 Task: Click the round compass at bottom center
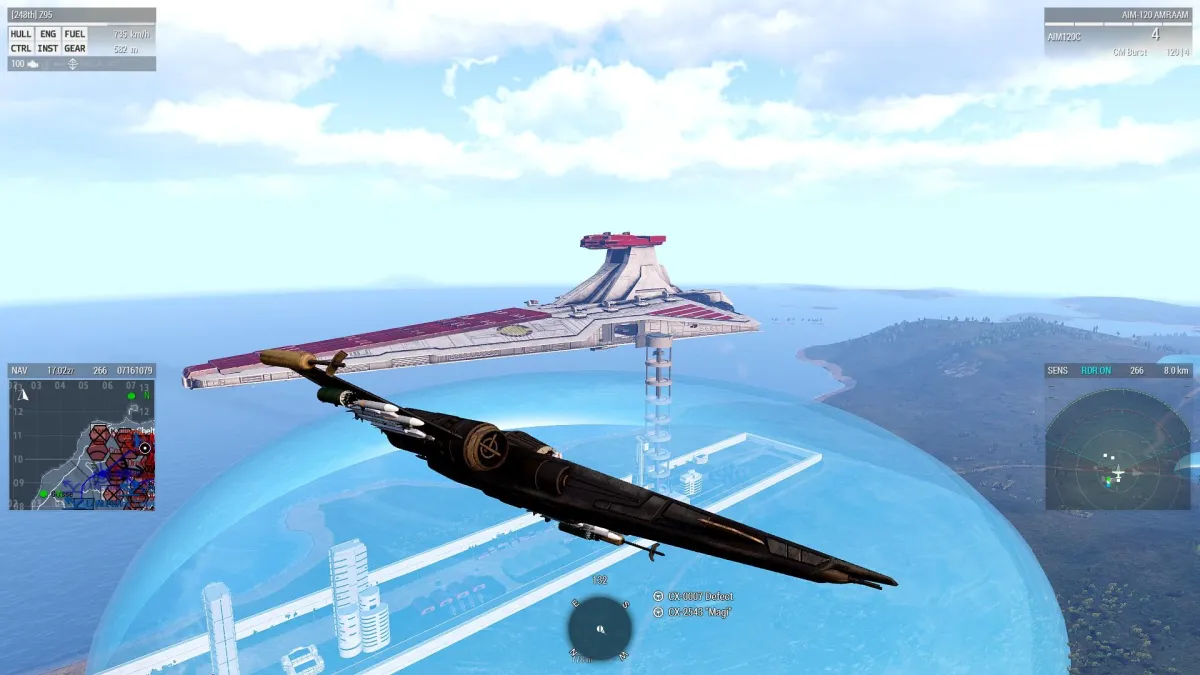[600, 628]
